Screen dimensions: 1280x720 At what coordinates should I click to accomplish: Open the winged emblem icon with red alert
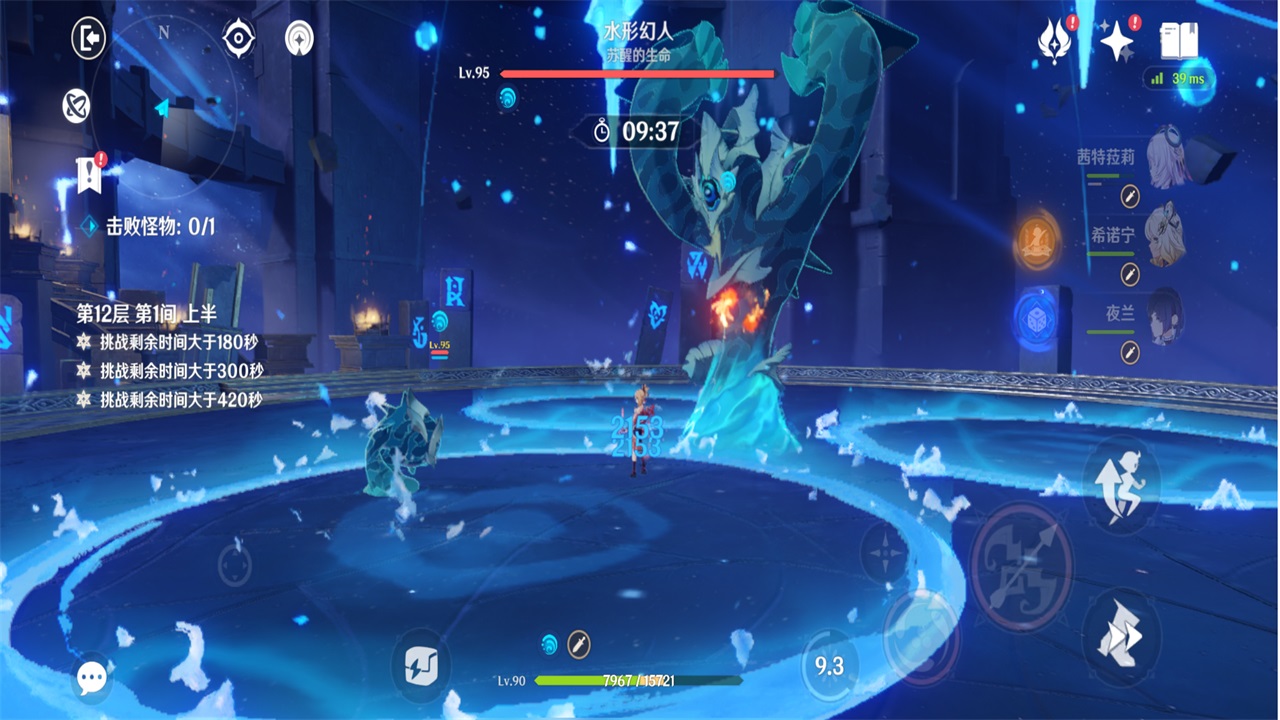1052,41
